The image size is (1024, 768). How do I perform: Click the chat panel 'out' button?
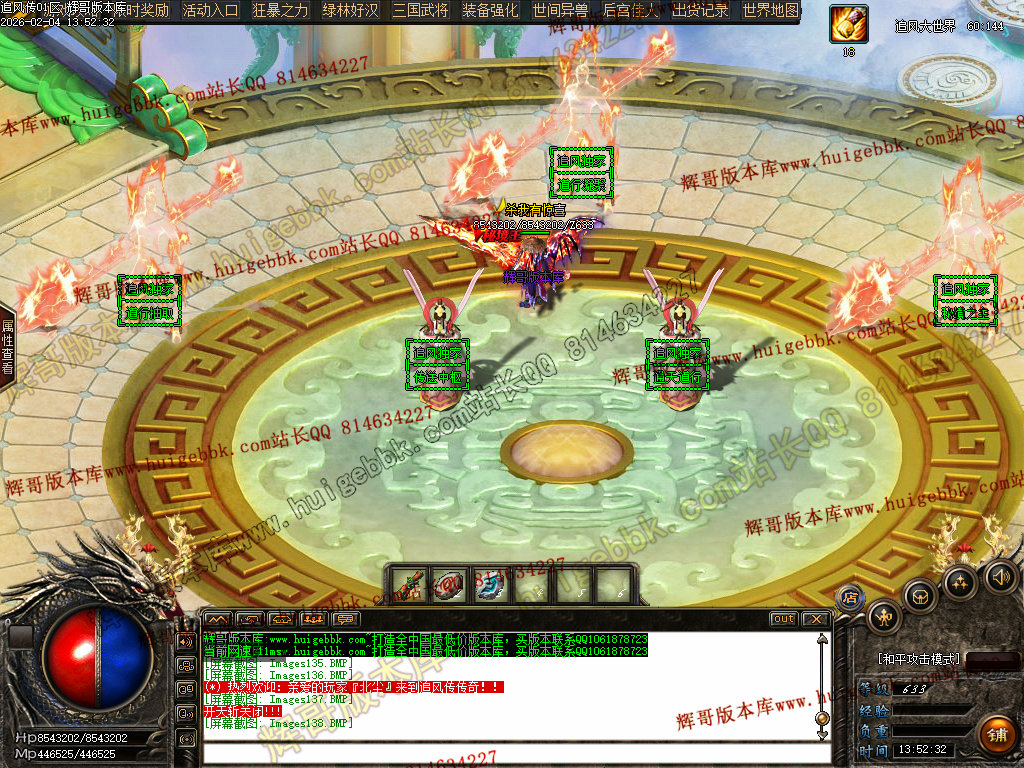(x=784, y=619)
